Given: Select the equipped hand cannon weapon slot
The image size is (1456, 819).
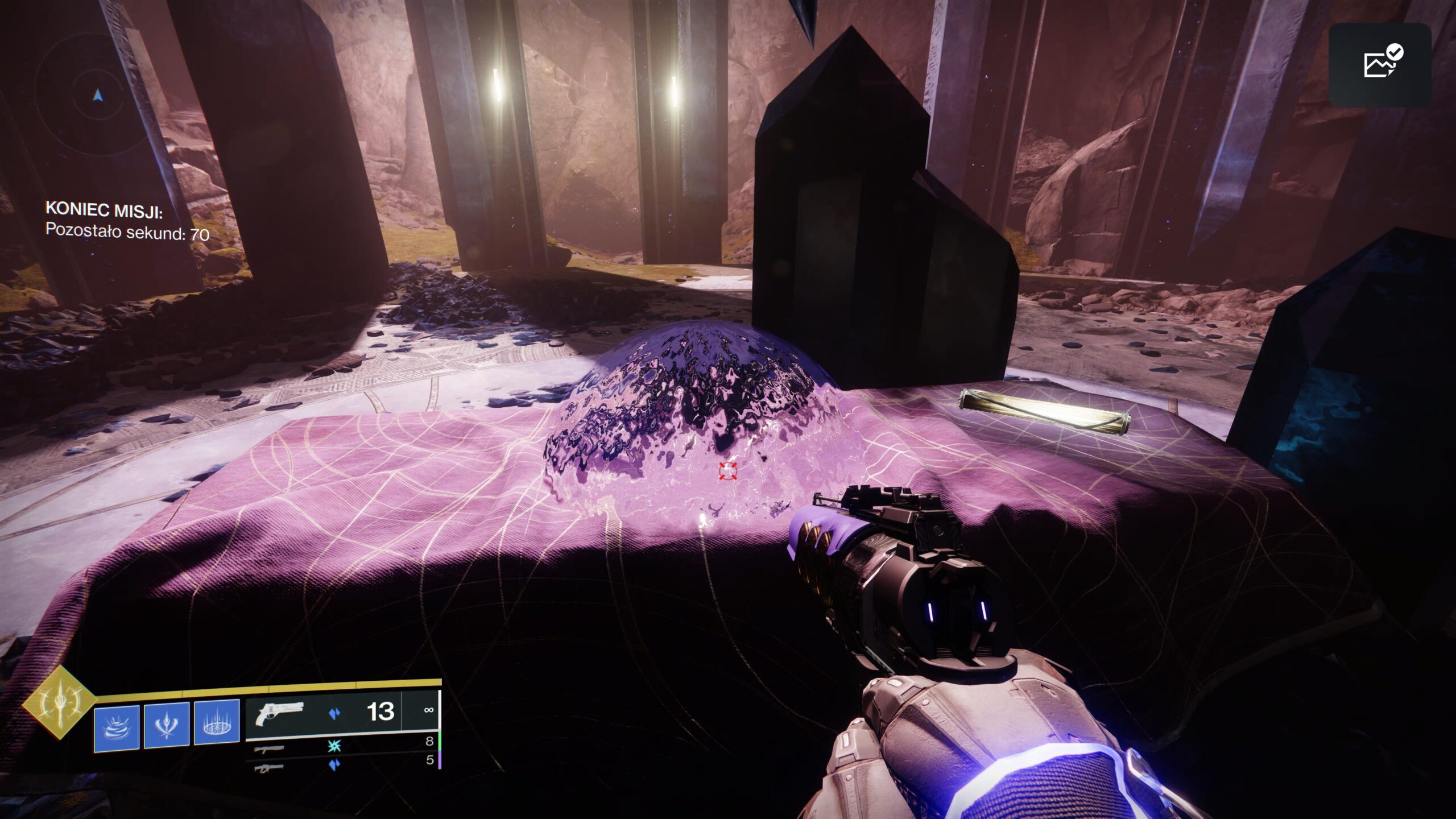Looking at the screenshot, I should click(x=342, y=713).
